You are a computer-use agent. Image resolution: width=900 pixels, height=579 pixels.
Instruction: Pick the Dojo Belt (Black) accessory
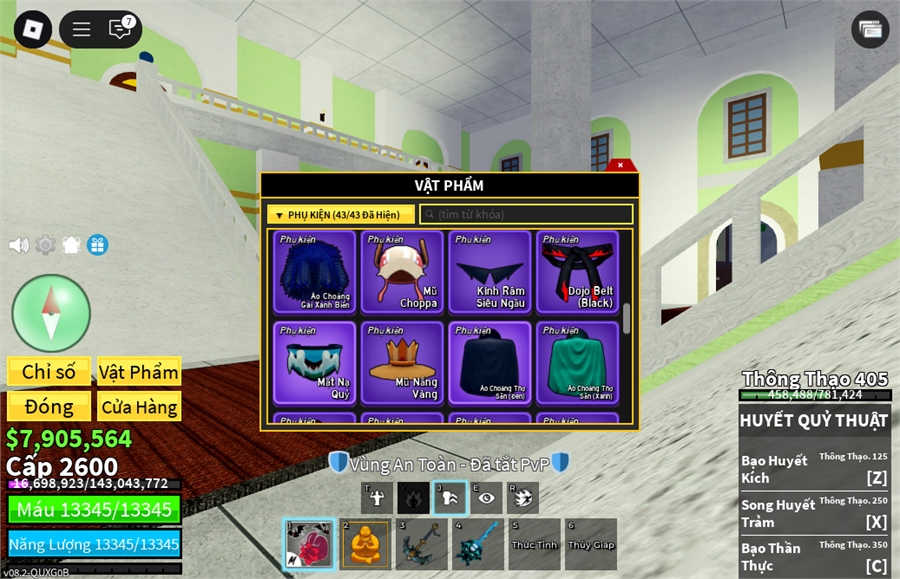(577, 272)
